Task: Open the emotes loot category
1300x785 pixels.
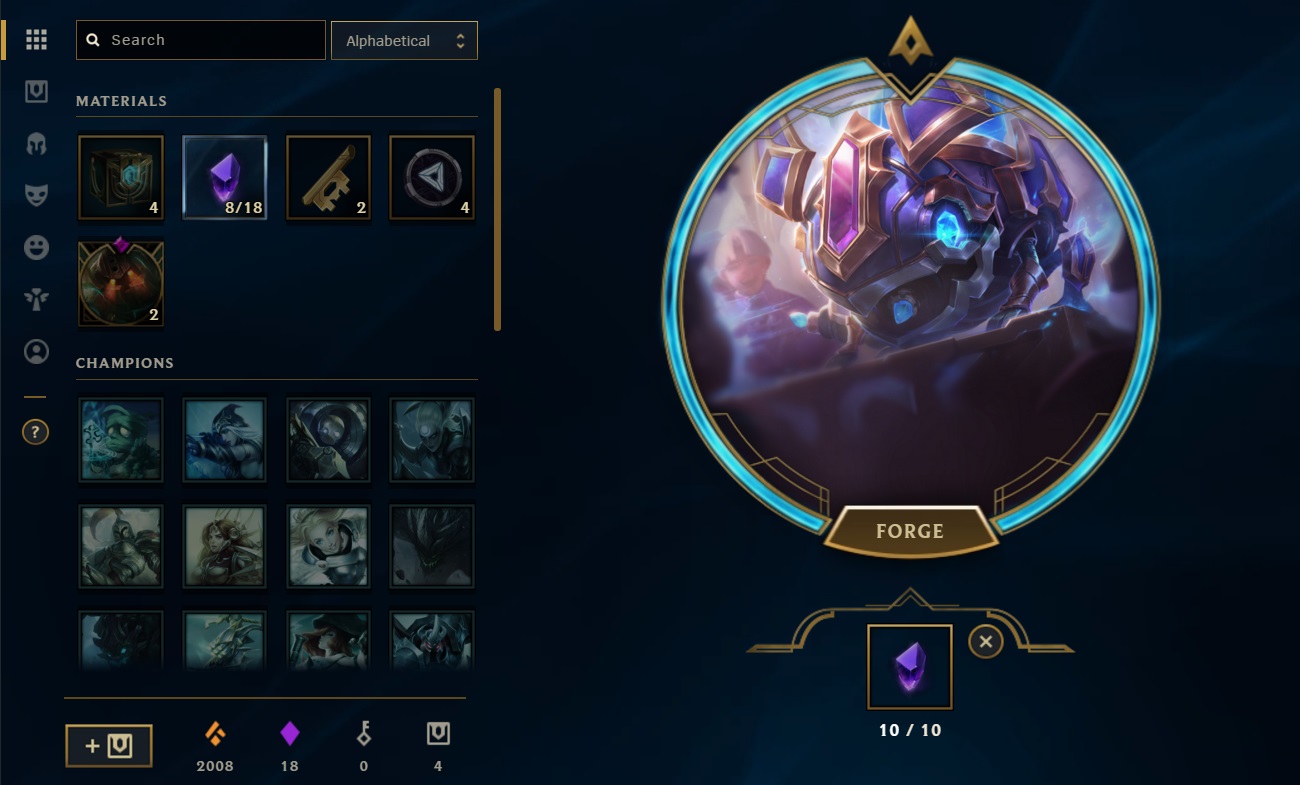Action: pos(36,248)
